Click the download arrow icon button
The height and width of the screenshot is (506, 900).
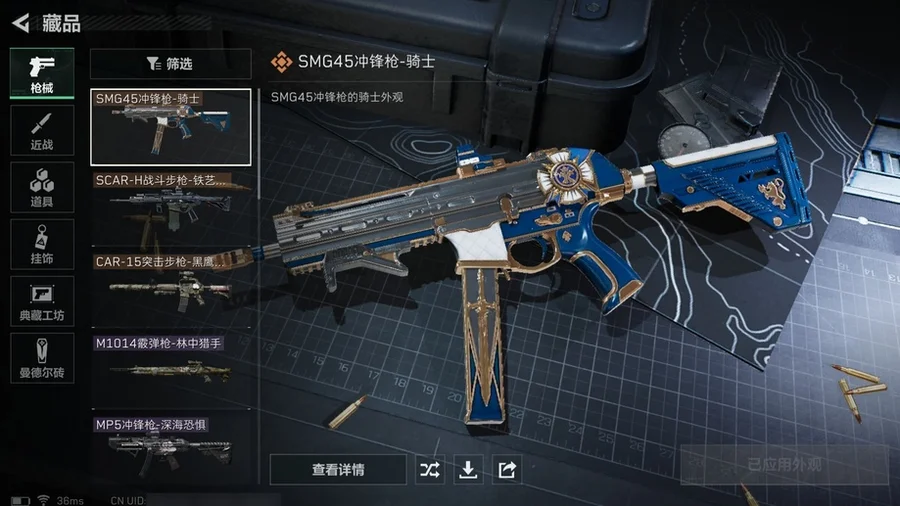coord(468,469)
